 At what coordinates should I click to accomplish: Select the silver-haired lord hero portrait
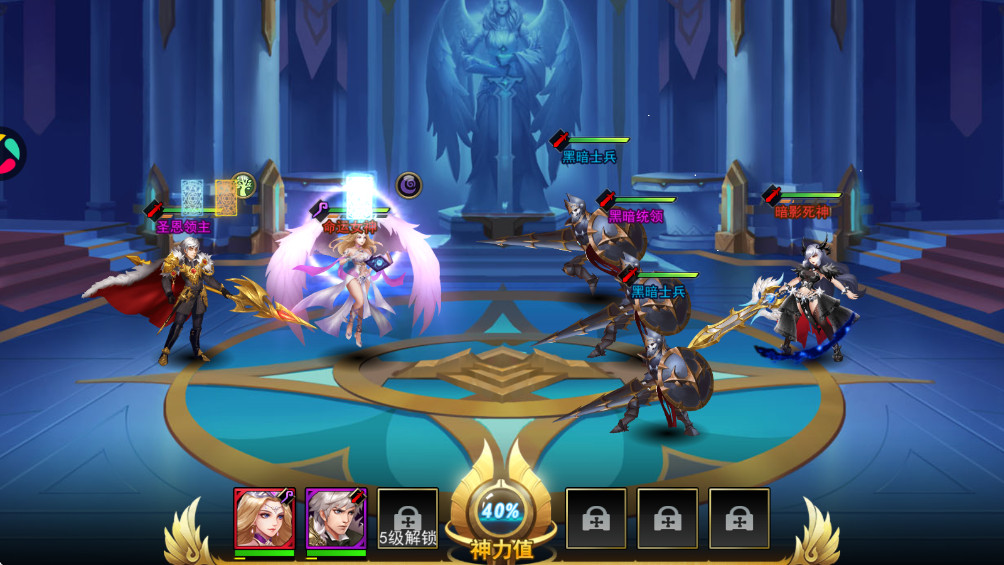[x=336, y=518]
